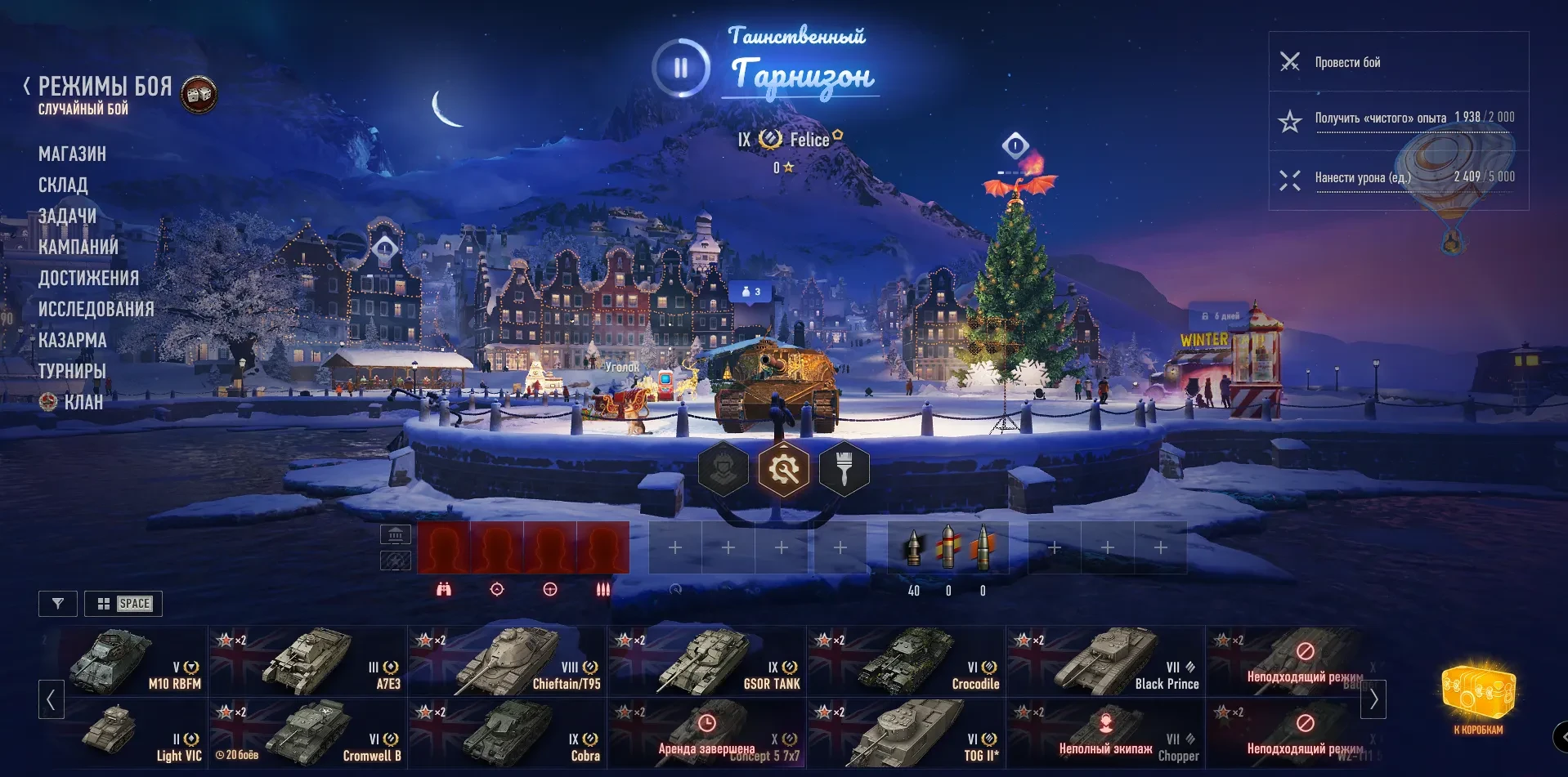
Task: Go to the Склад storage menu
Action: coord(63,185)
